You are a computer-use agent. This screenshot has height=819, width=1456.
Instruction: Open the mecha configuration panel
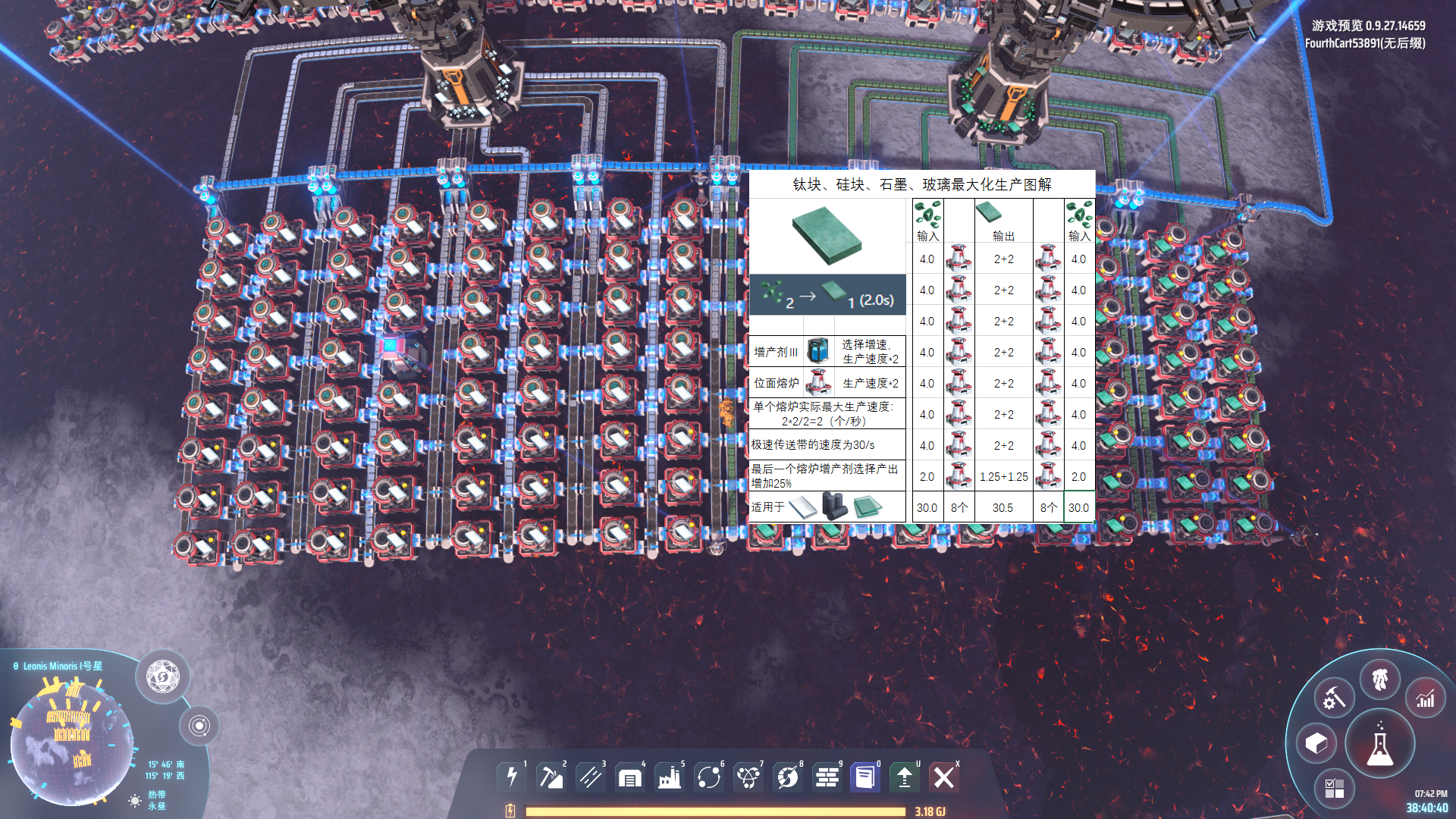(x=1381, y=680)
